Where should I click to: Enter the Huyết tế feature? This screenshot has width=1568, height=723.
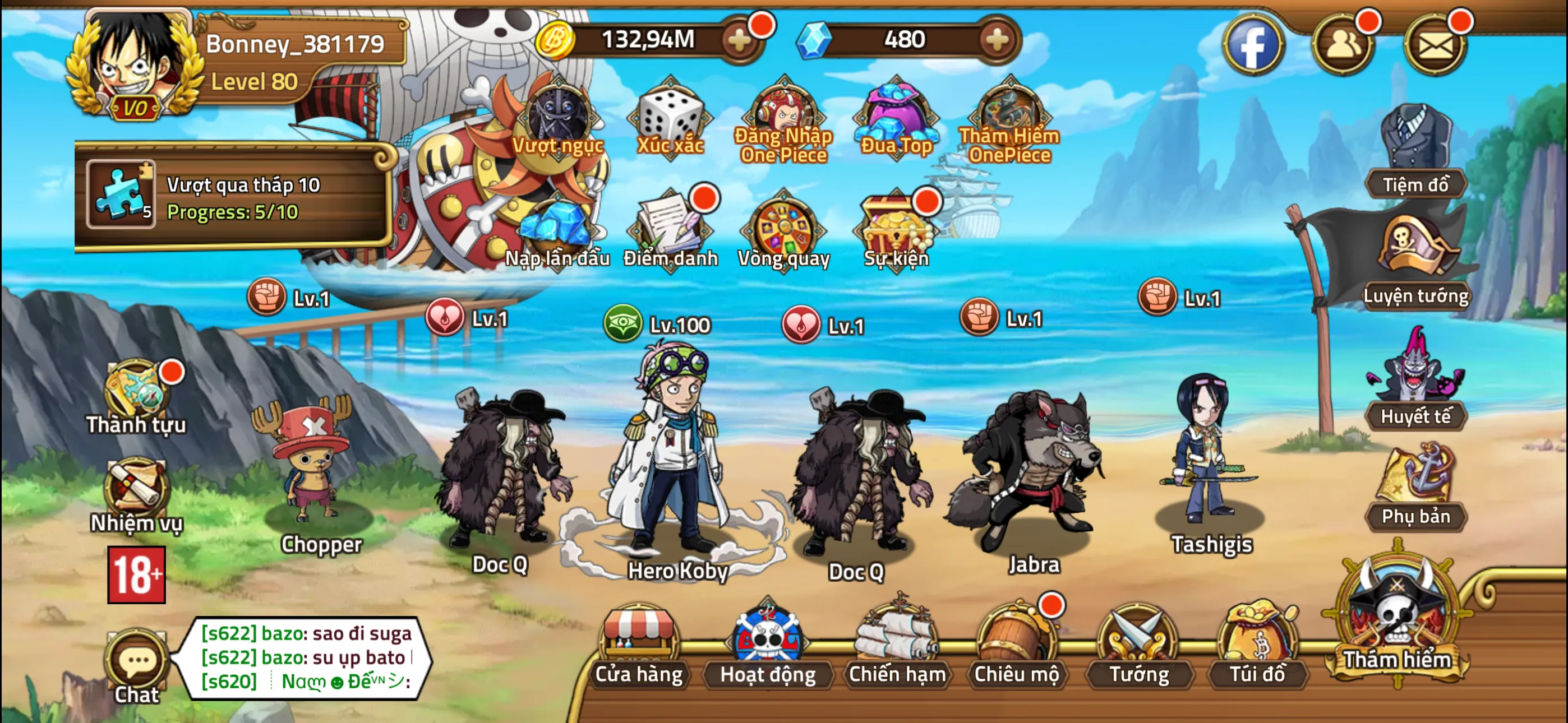pyautogui.click(x=1416, y=383)
